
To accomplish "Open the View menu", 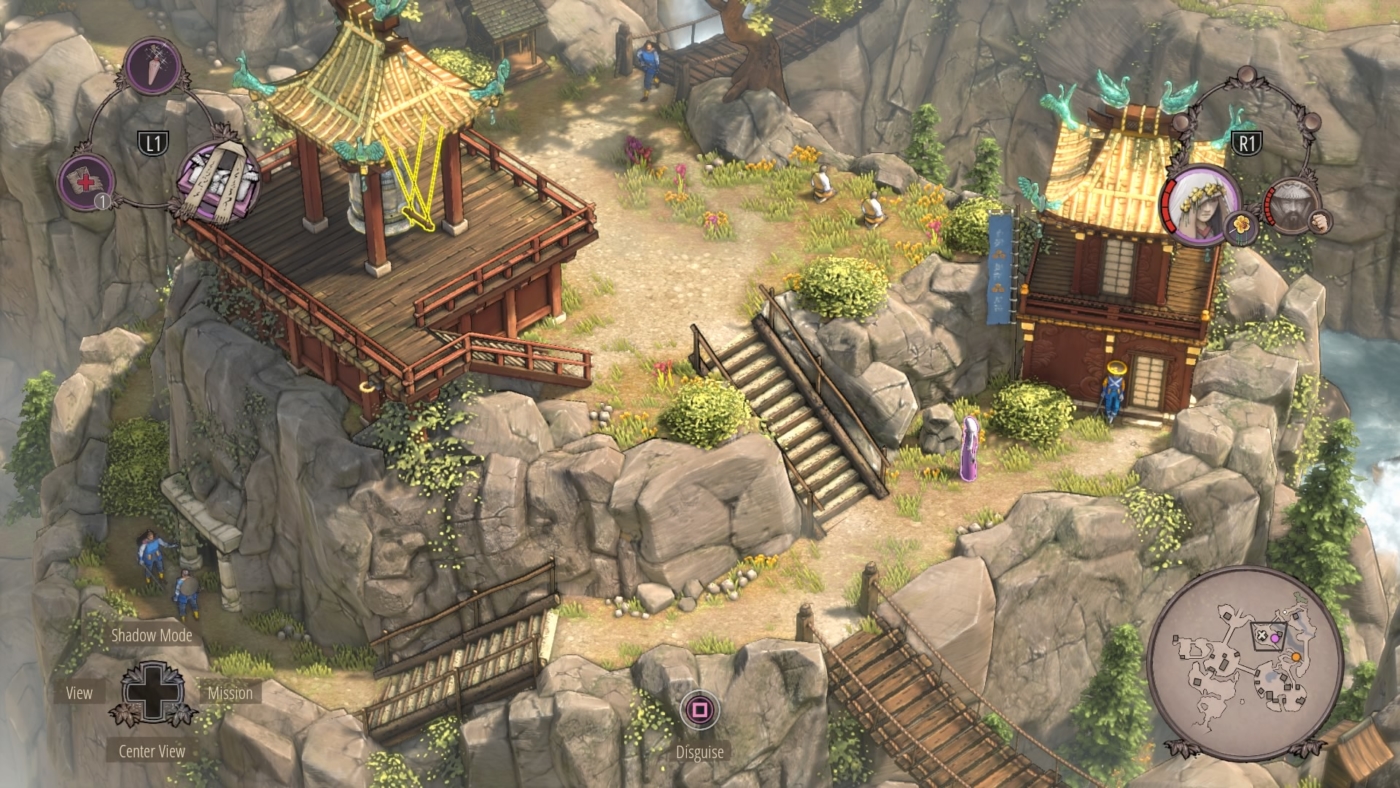I will [x=78, y=692].
